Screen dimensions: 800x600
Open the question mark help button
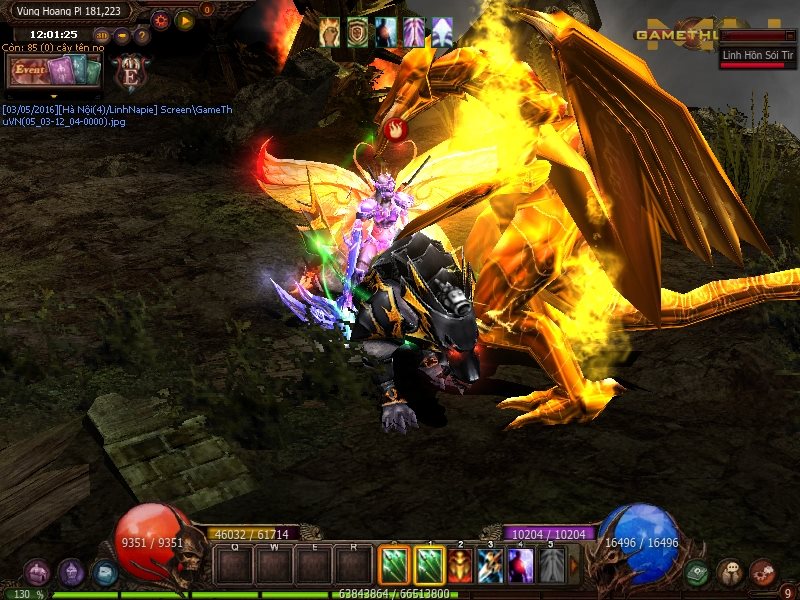(141, 36)
